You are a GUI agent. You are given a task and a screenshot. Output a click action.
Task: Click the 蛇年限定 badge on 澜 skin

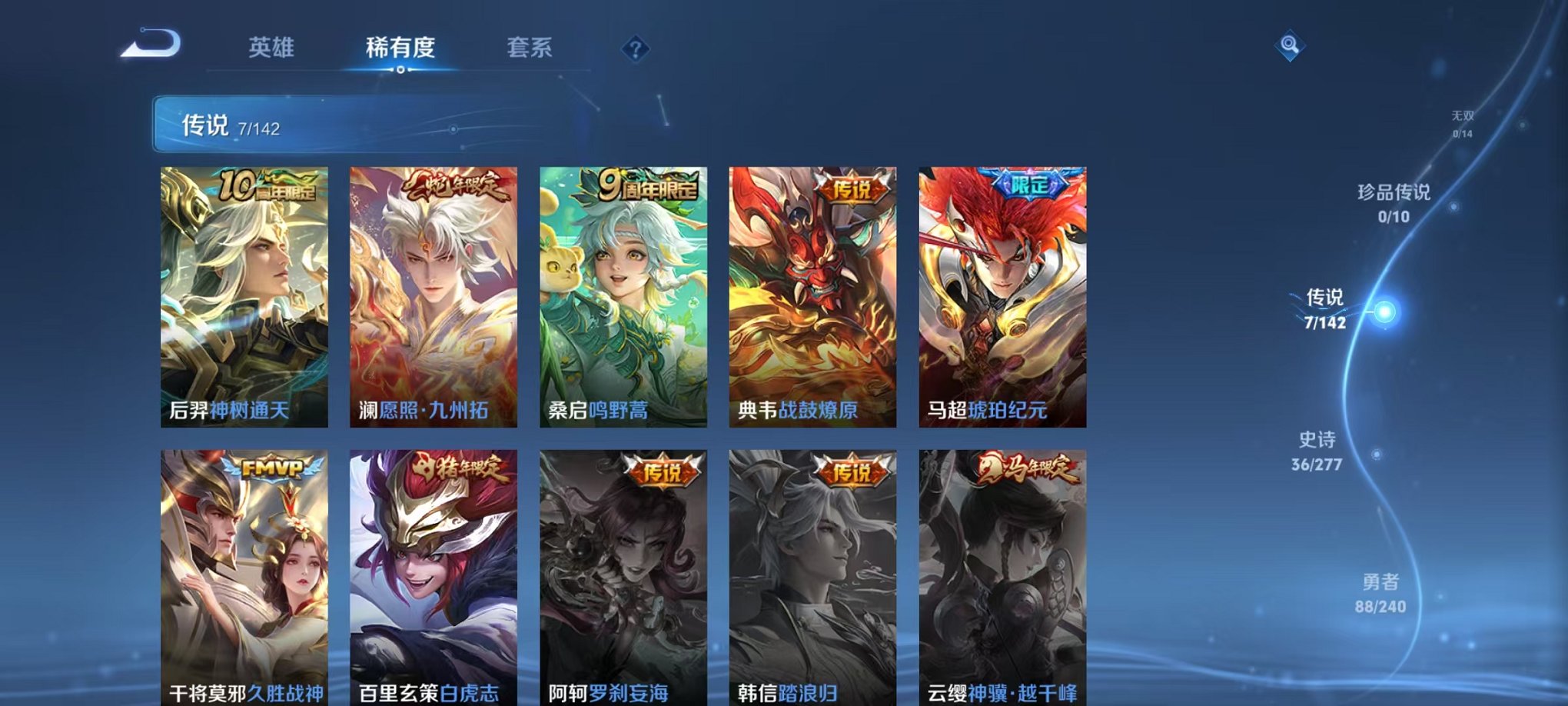pyautogui.click(x=453, y=187)
